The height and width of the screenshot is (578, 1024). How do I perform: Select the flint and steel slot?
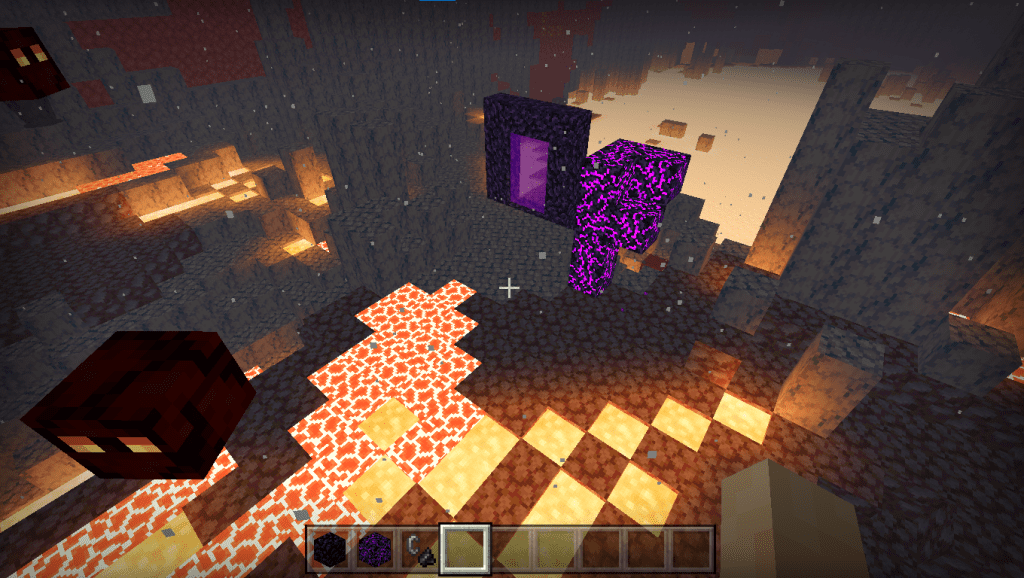click(x=419, y=549)
